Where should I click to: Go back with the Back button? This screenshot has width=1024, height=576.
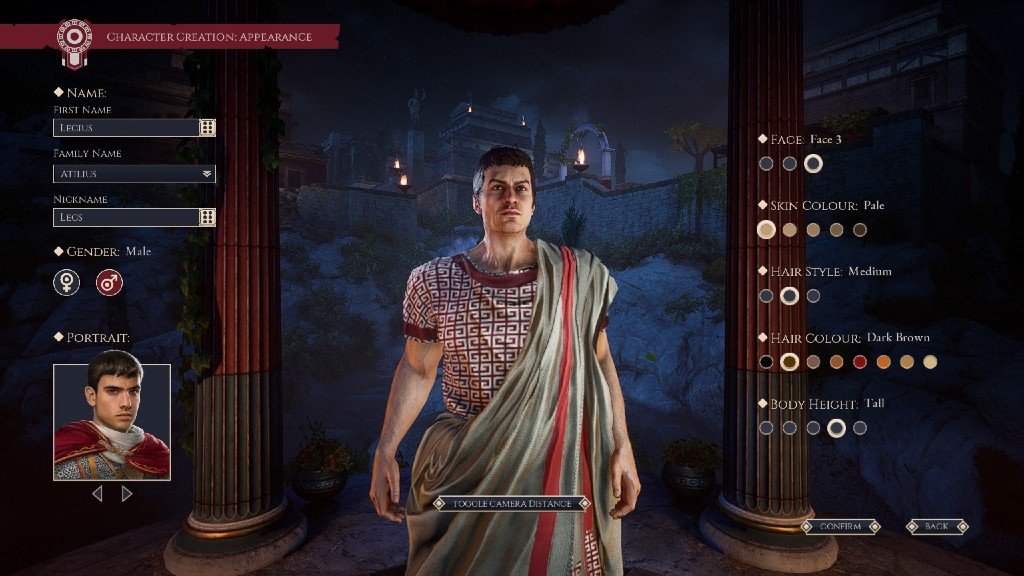tap(937, 526)
